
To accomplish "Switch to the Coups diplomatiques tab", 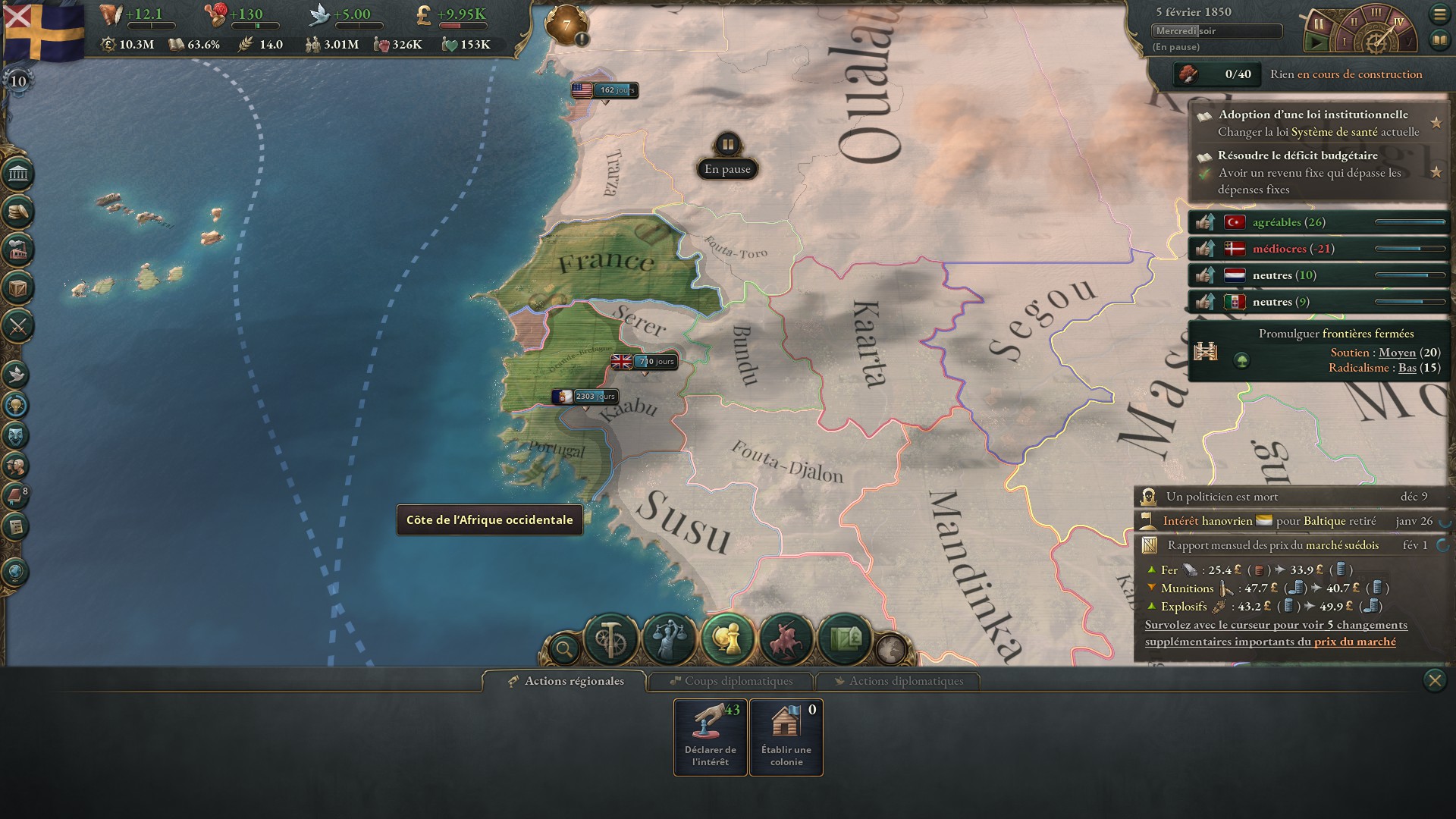I will click(732, 681).
